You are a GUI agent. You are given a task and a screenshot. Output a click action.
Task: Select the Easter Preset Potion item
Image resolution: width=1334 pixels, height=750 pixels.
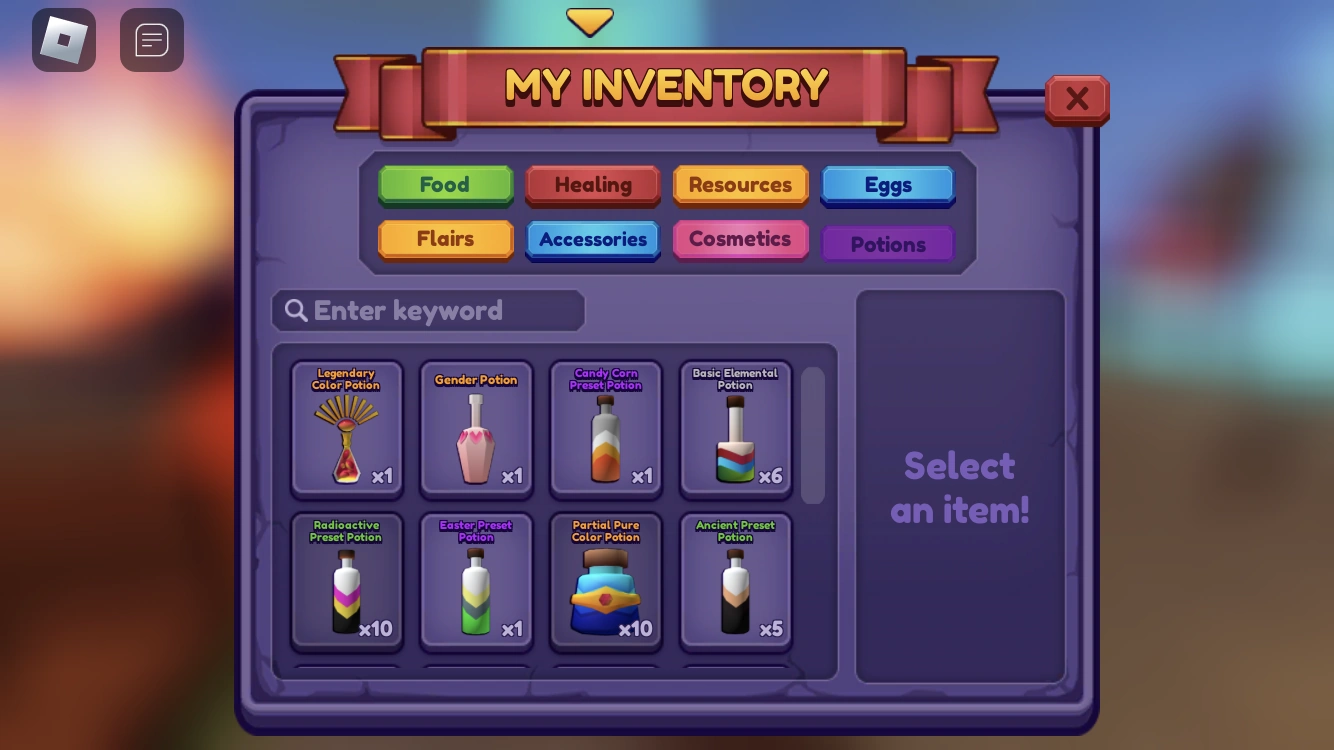coord(476,580)
